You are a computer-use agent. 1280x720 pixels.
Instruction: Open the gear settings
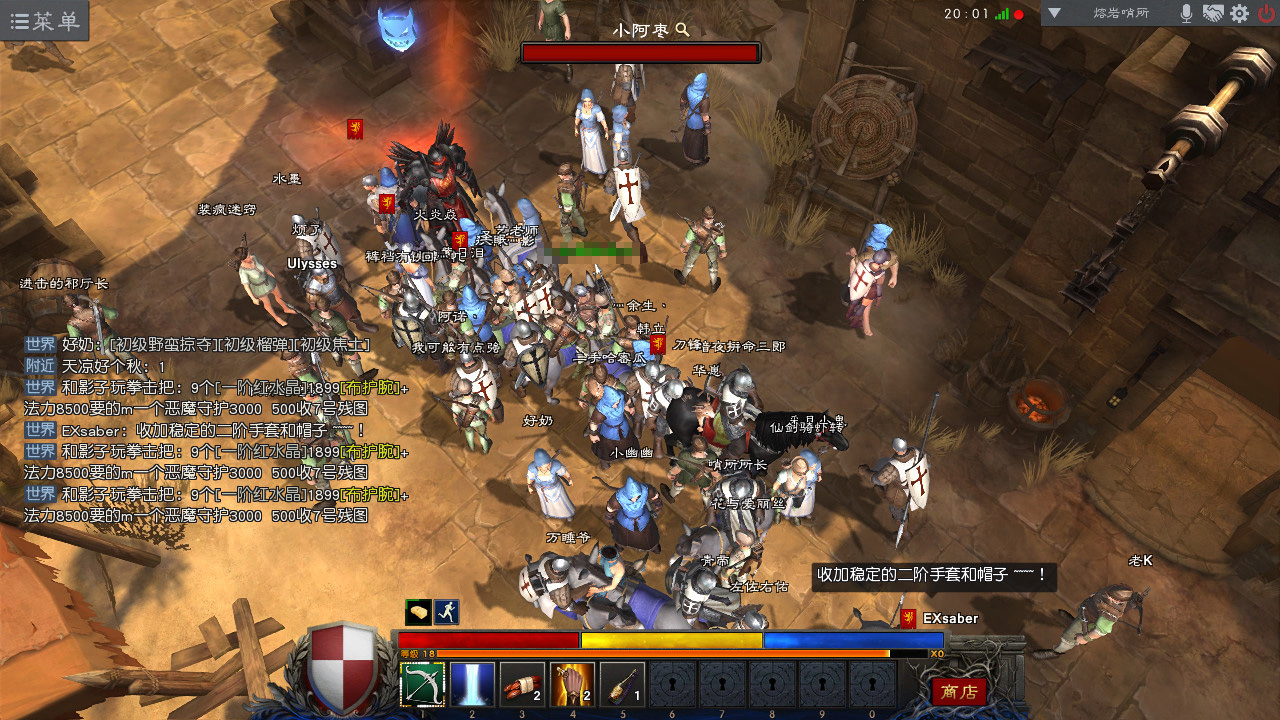[1239, 14]
